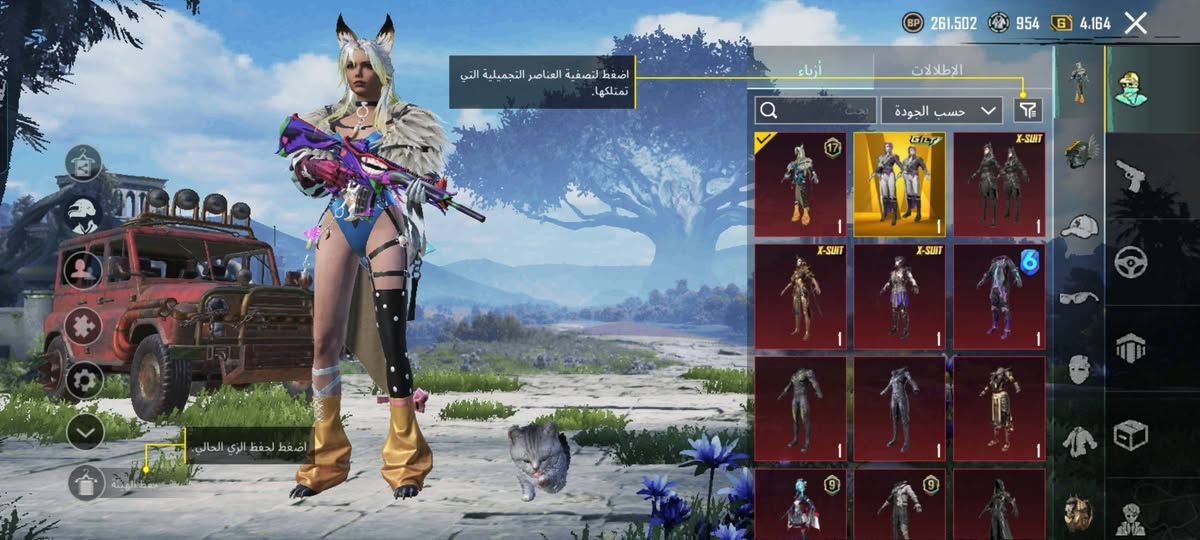
Task: Choose the yellow GILT outfit set
Action: pyautogui.click(x=899, y=184)
